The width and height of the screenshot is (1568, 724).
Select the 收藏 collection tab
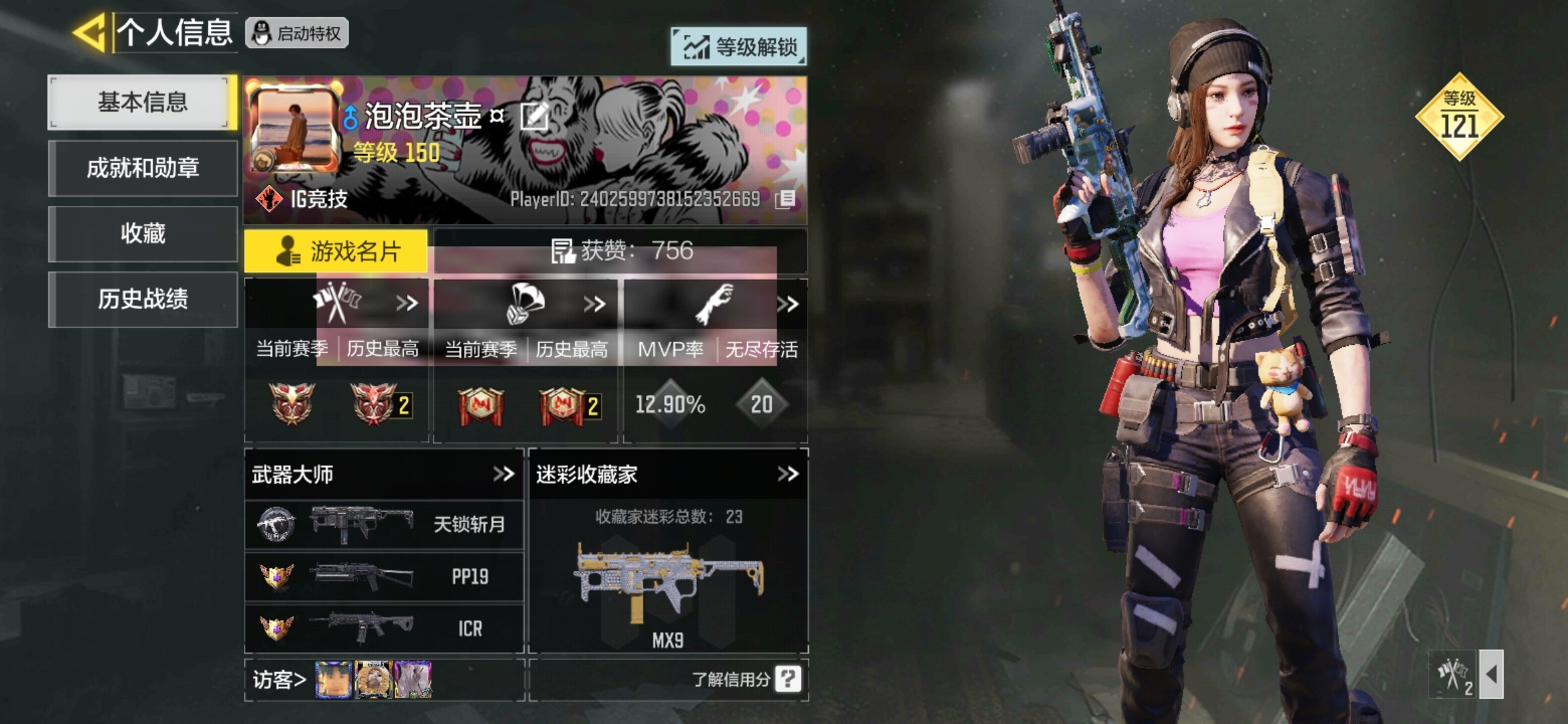[x=142, y=233]
